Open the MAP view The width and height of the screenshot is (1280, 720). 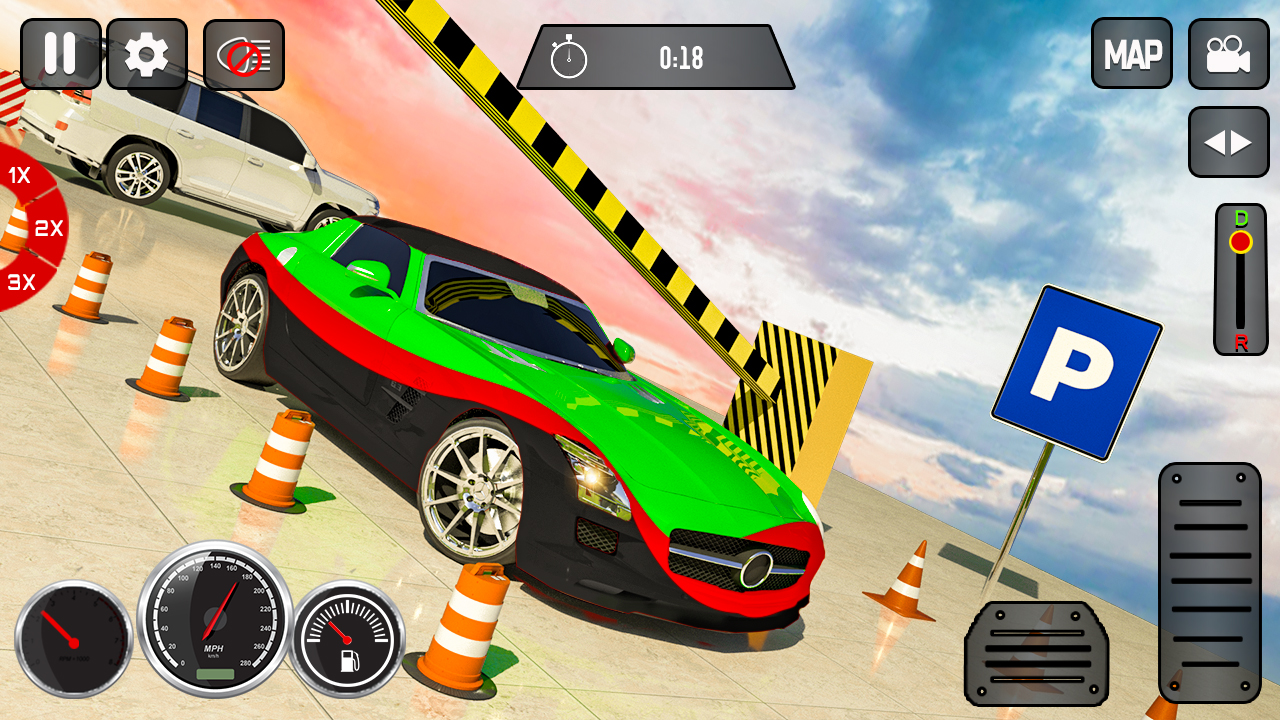(1132, 54)
